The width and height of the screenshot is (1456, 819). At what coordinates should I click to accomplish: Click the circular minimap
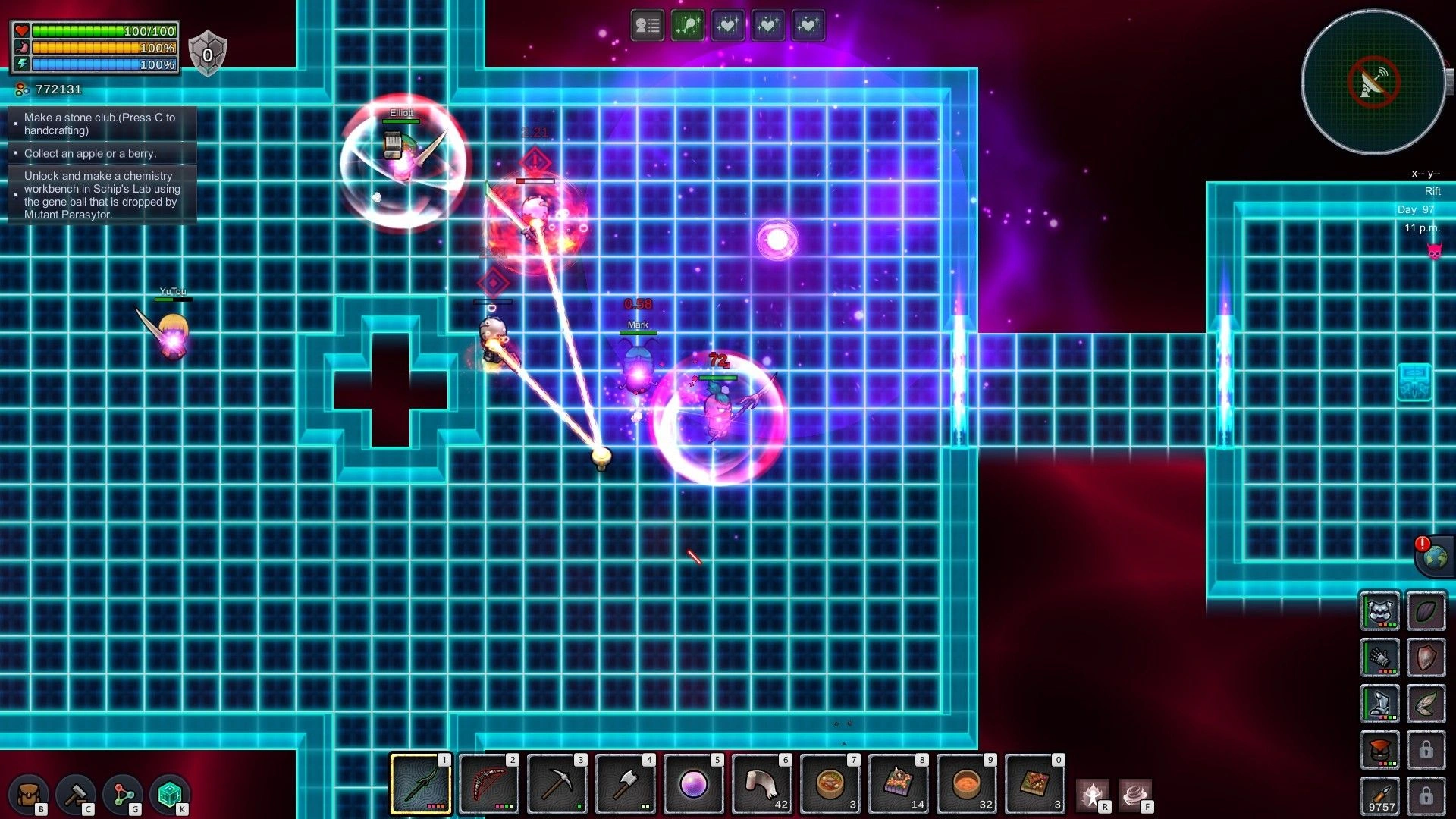[x=1373, y=81]
